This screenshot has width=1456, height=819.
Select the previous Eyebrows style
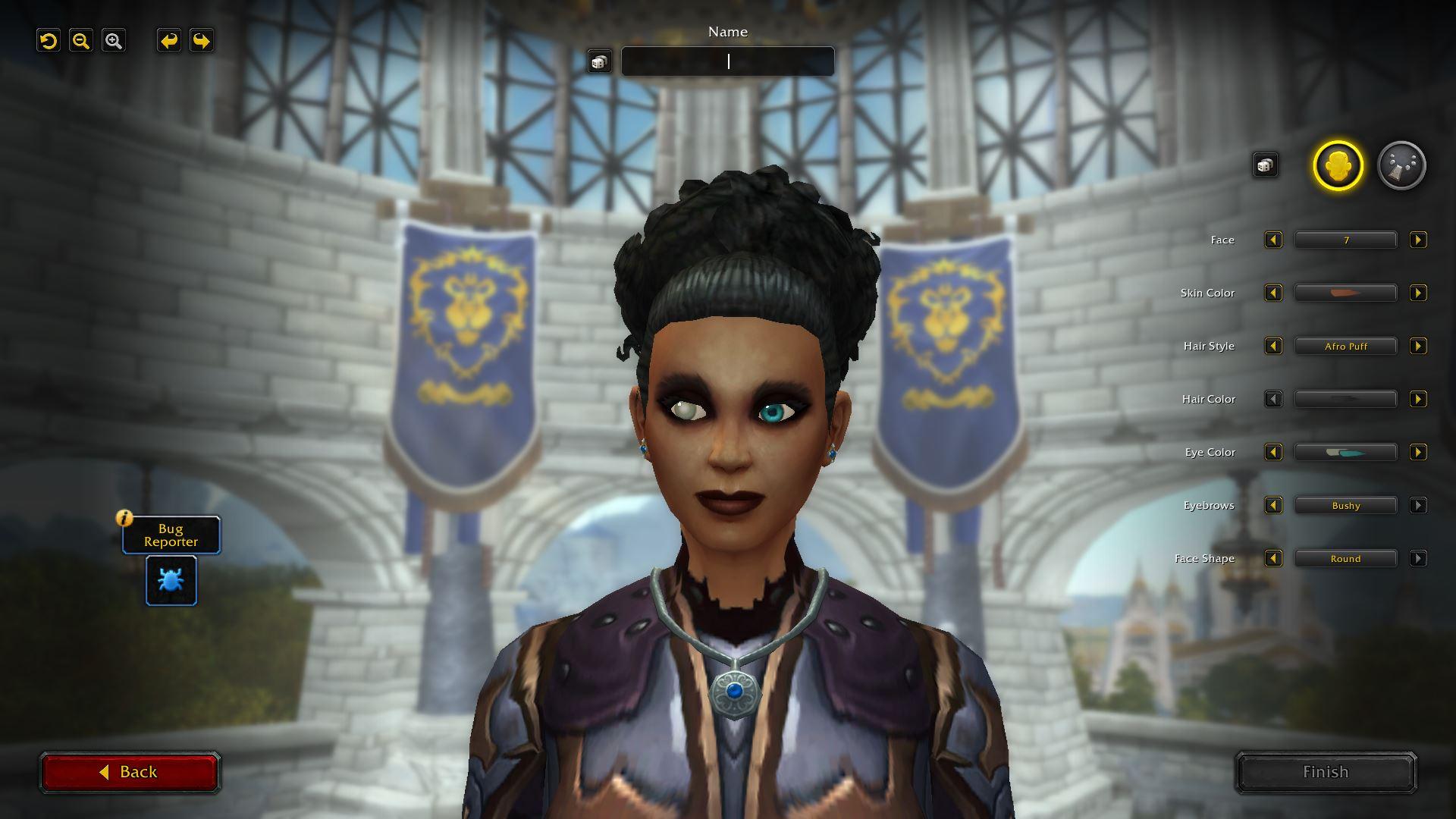(1273, 506)
